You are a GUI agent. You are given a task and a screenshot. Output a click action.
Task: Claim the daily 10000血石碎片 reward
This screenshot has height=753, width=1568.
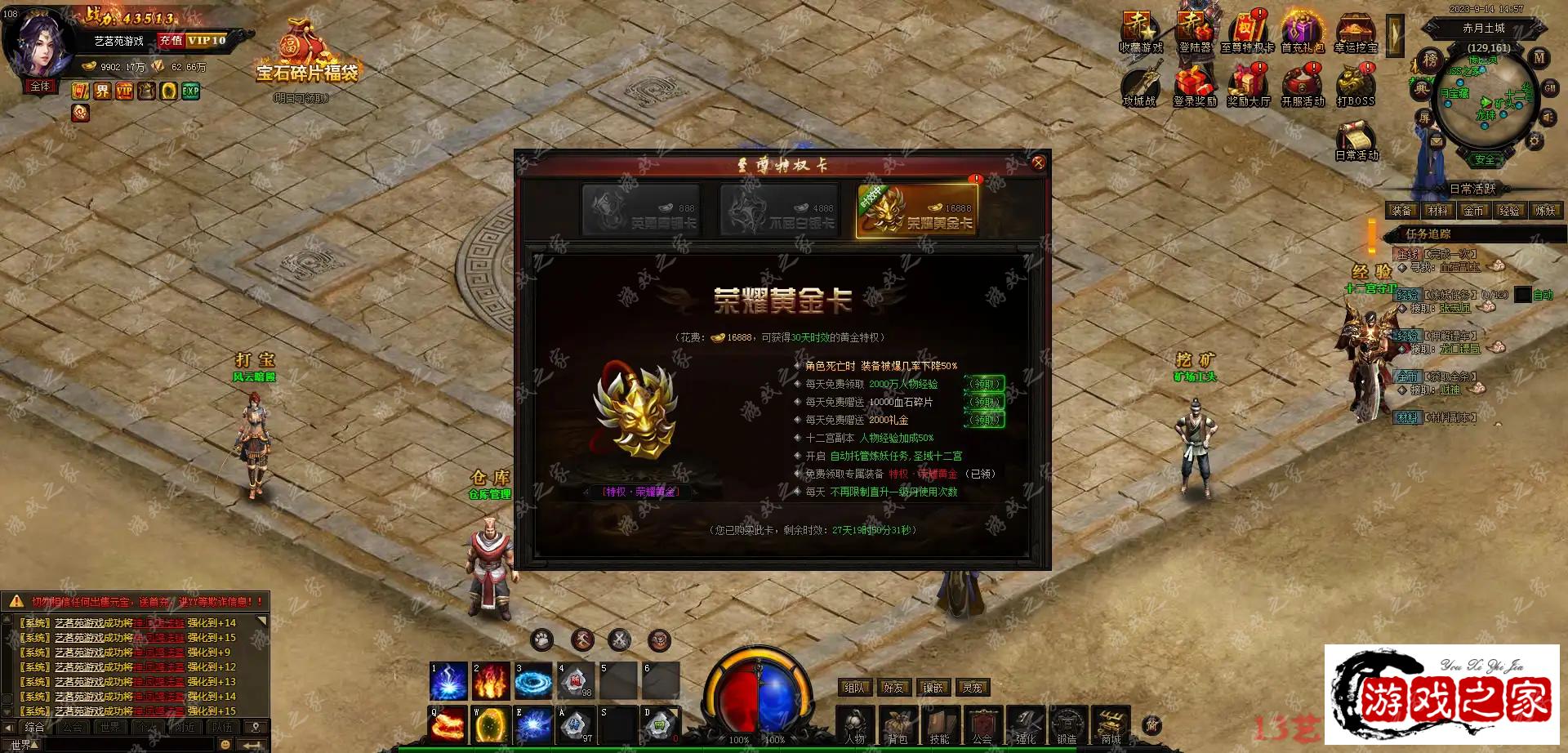[x=985, y=402]
